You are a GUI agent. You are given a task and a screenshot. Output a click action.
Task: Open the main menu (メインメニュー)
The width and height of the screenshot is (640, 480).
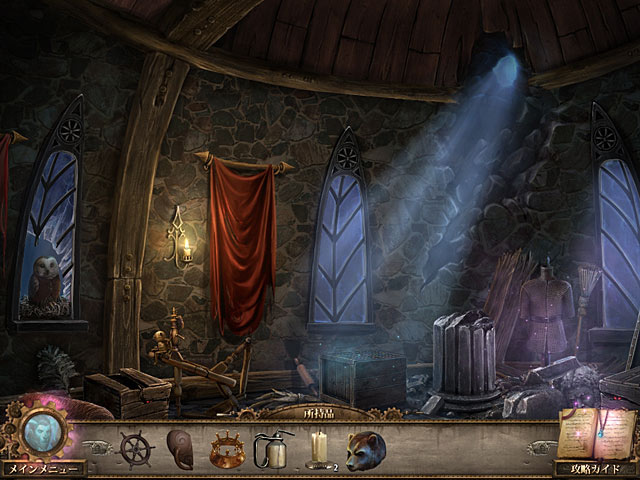point(42,468)
